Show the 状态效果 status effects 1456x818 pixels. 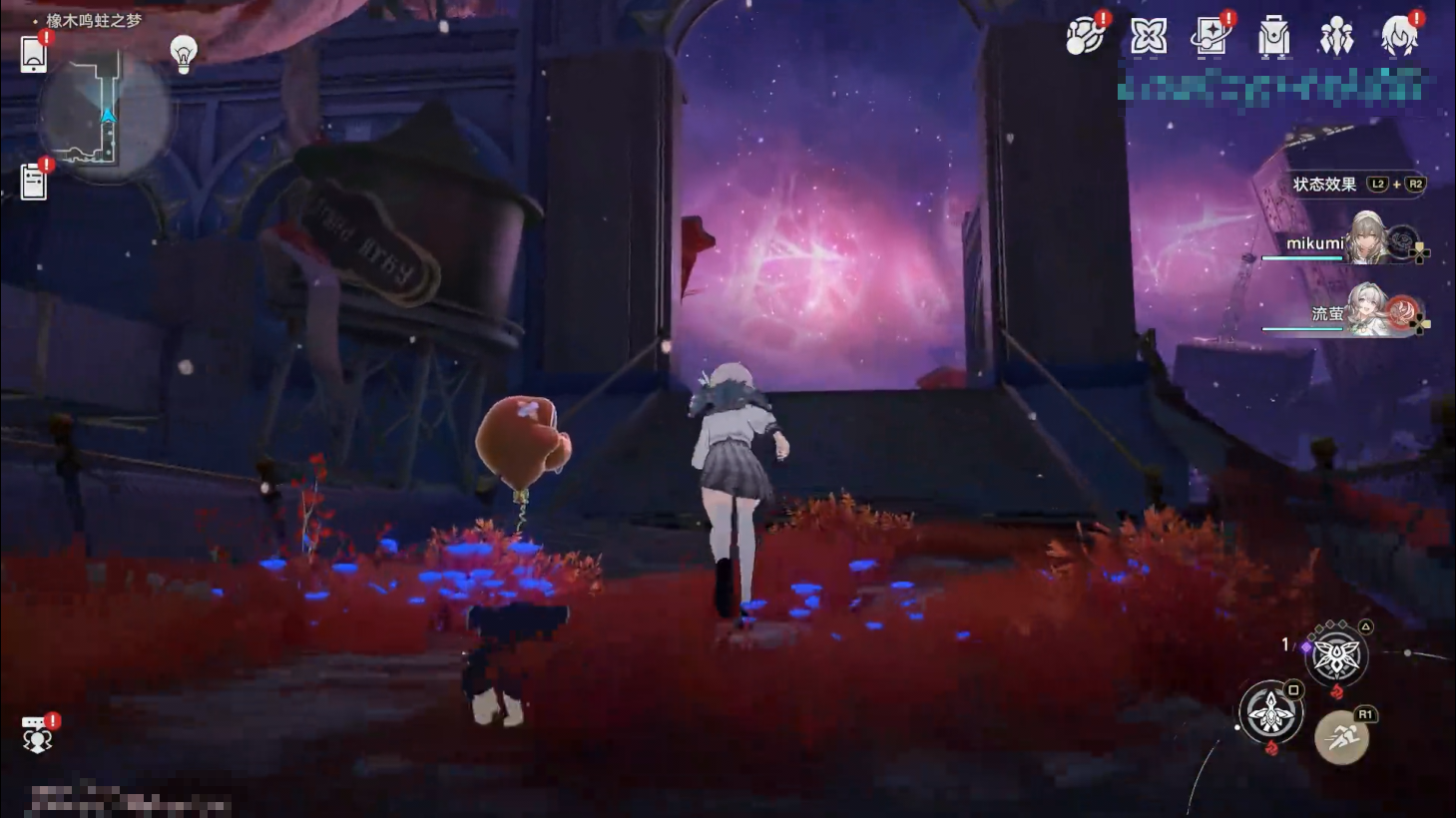click(x=1324, y=185)
